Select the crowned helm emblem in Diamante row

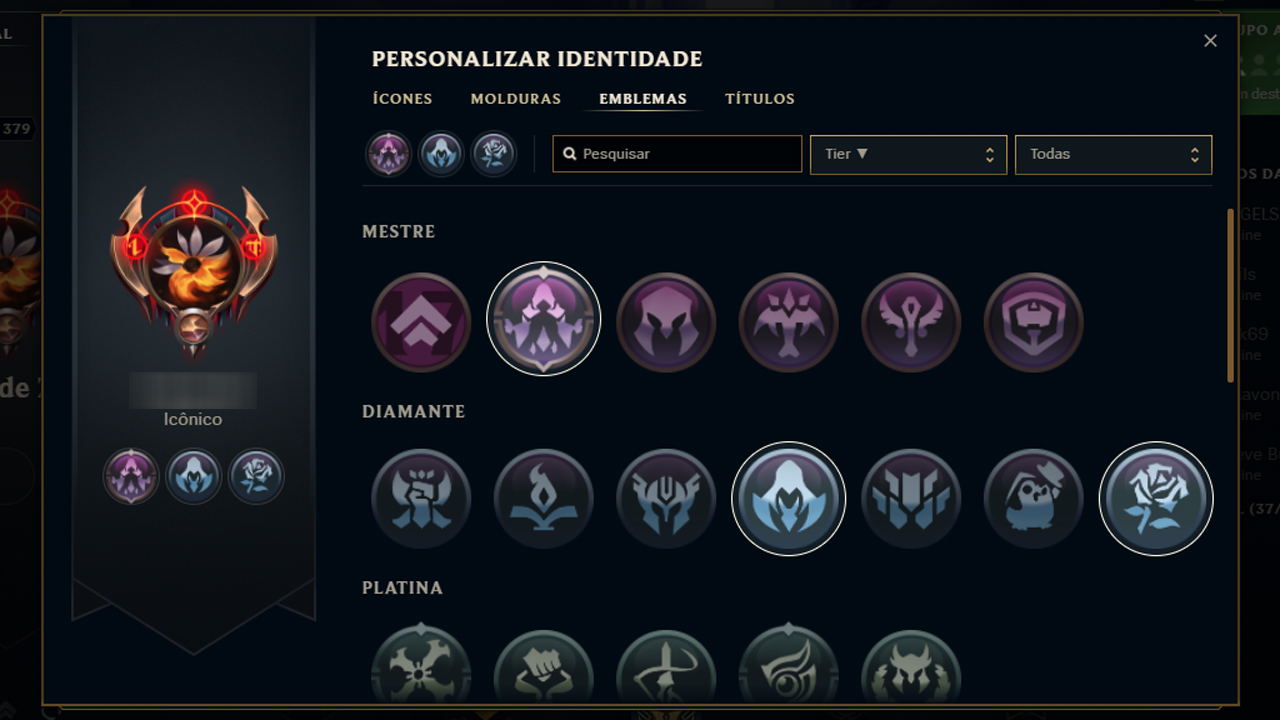[x=666, y=498]
